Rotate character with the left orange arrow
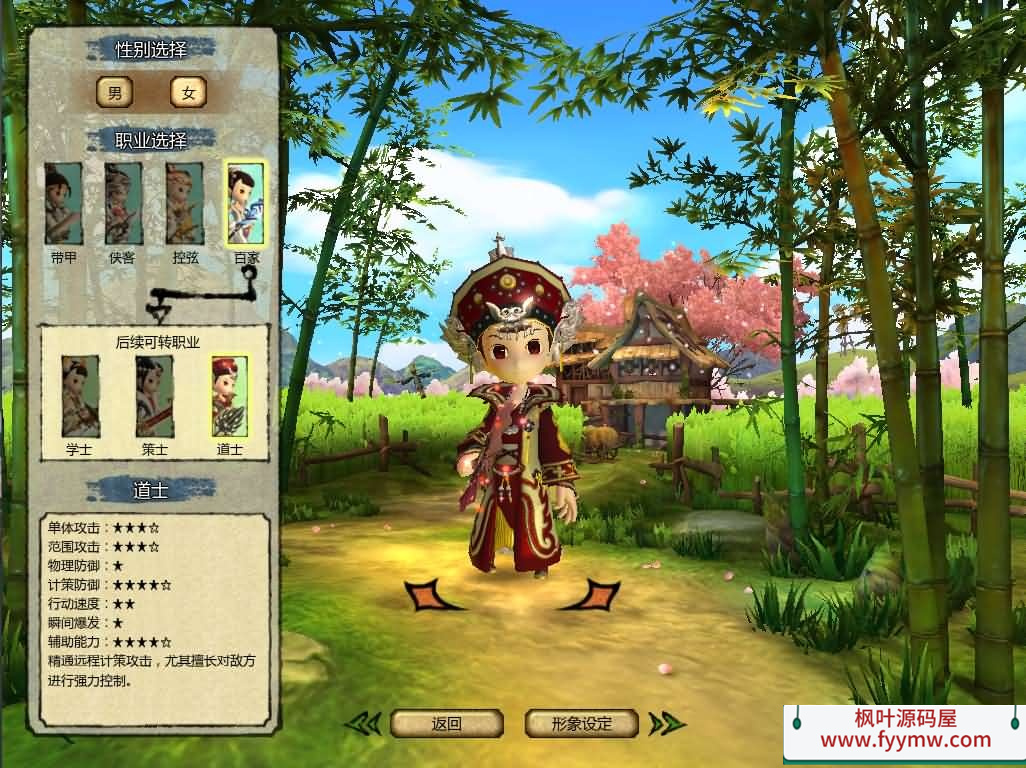This screenshot has height=768, width=1026. (432, 595)
